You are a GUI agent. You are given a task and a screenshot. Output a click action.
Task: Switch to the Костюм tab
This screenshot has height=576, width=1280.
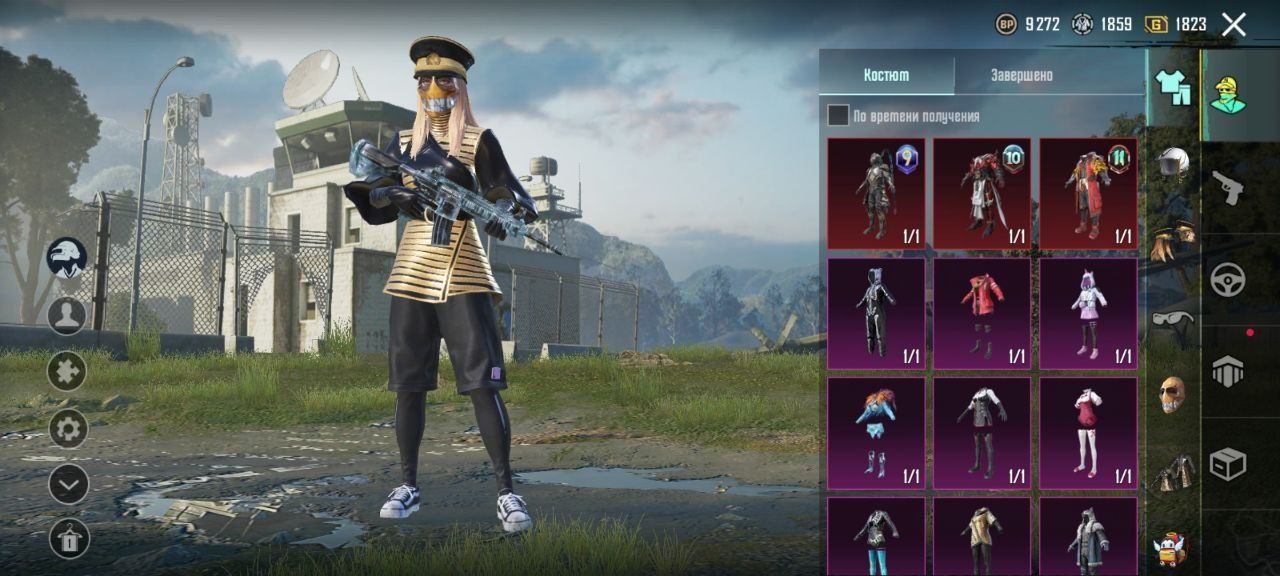point(886,75)
